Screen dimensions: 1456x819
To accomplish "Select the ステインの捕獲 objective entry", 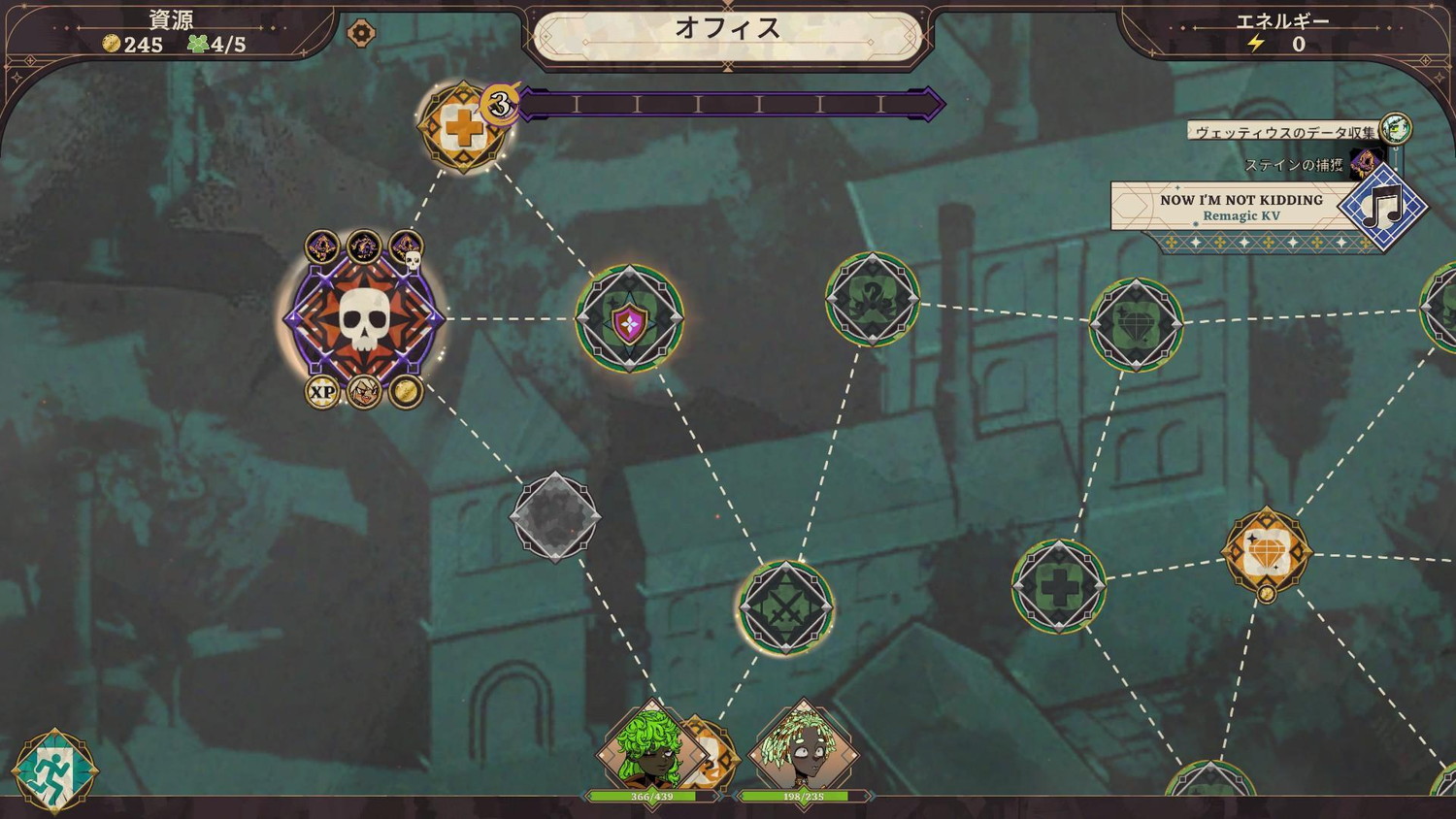I will click(x=1296, y=165).
